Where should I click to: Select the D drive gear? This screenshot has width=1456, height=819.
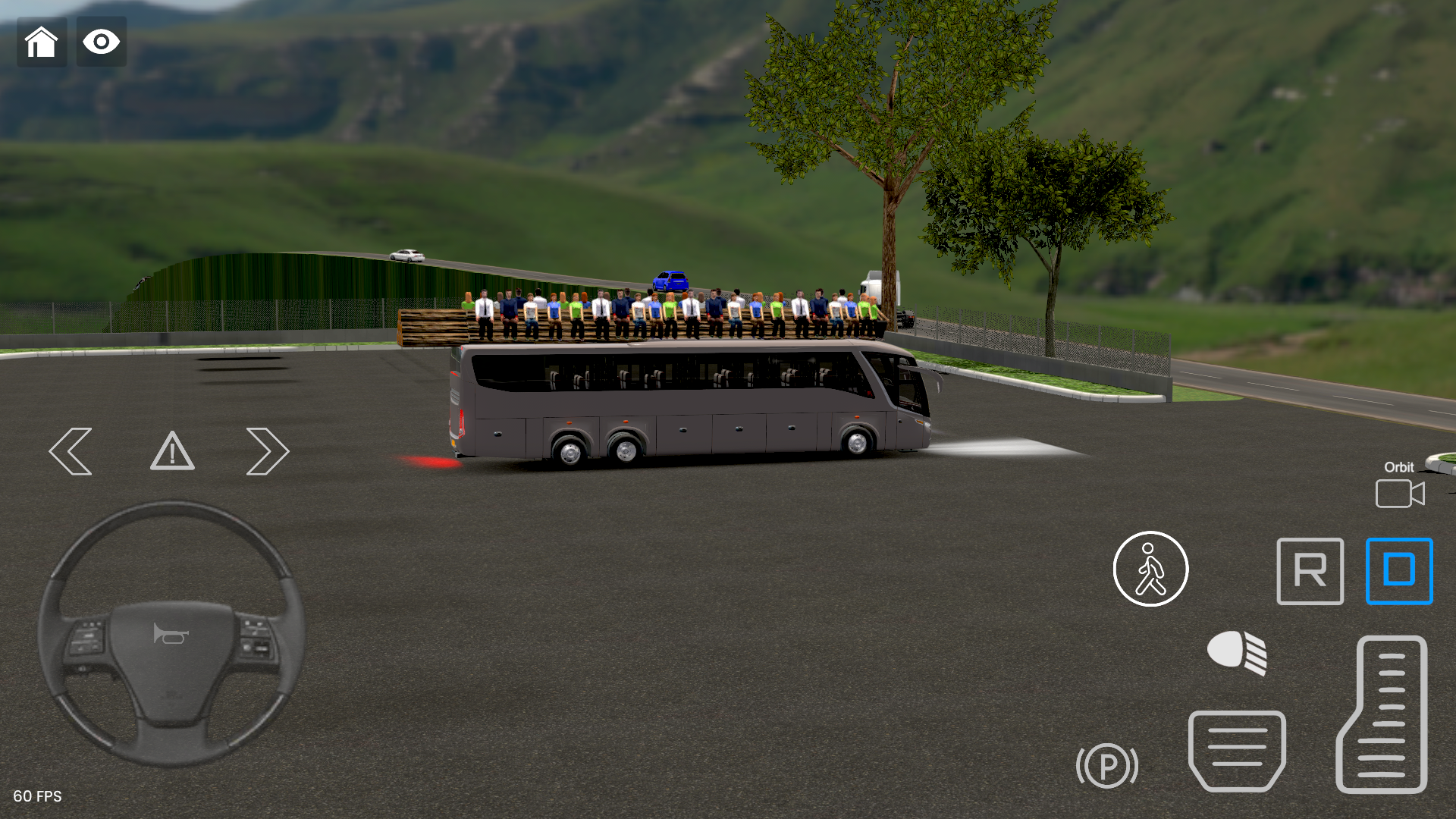point(1399,571)
